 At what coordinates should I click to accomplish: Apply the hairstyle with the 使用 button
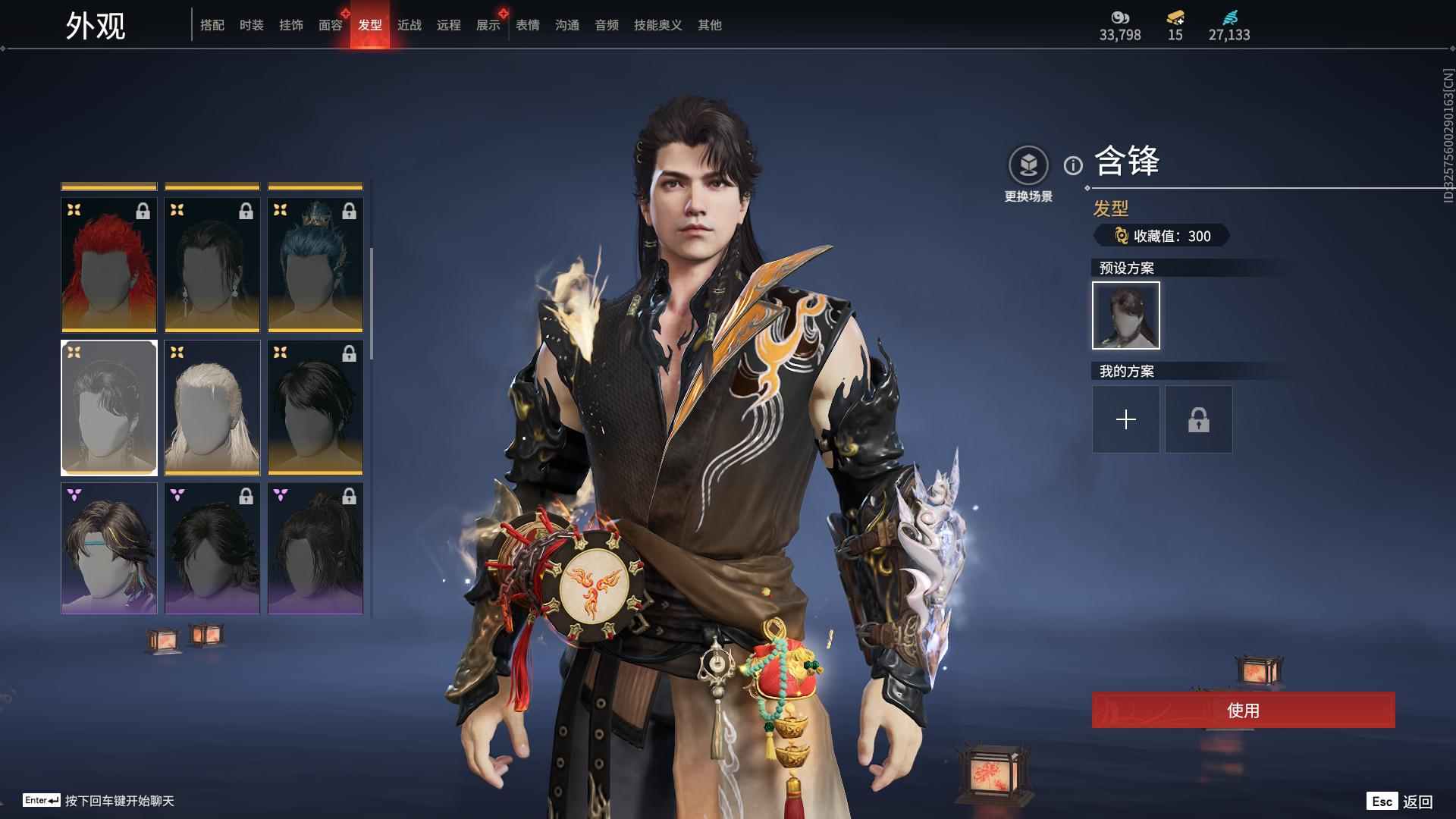[x=1243, y=710]
